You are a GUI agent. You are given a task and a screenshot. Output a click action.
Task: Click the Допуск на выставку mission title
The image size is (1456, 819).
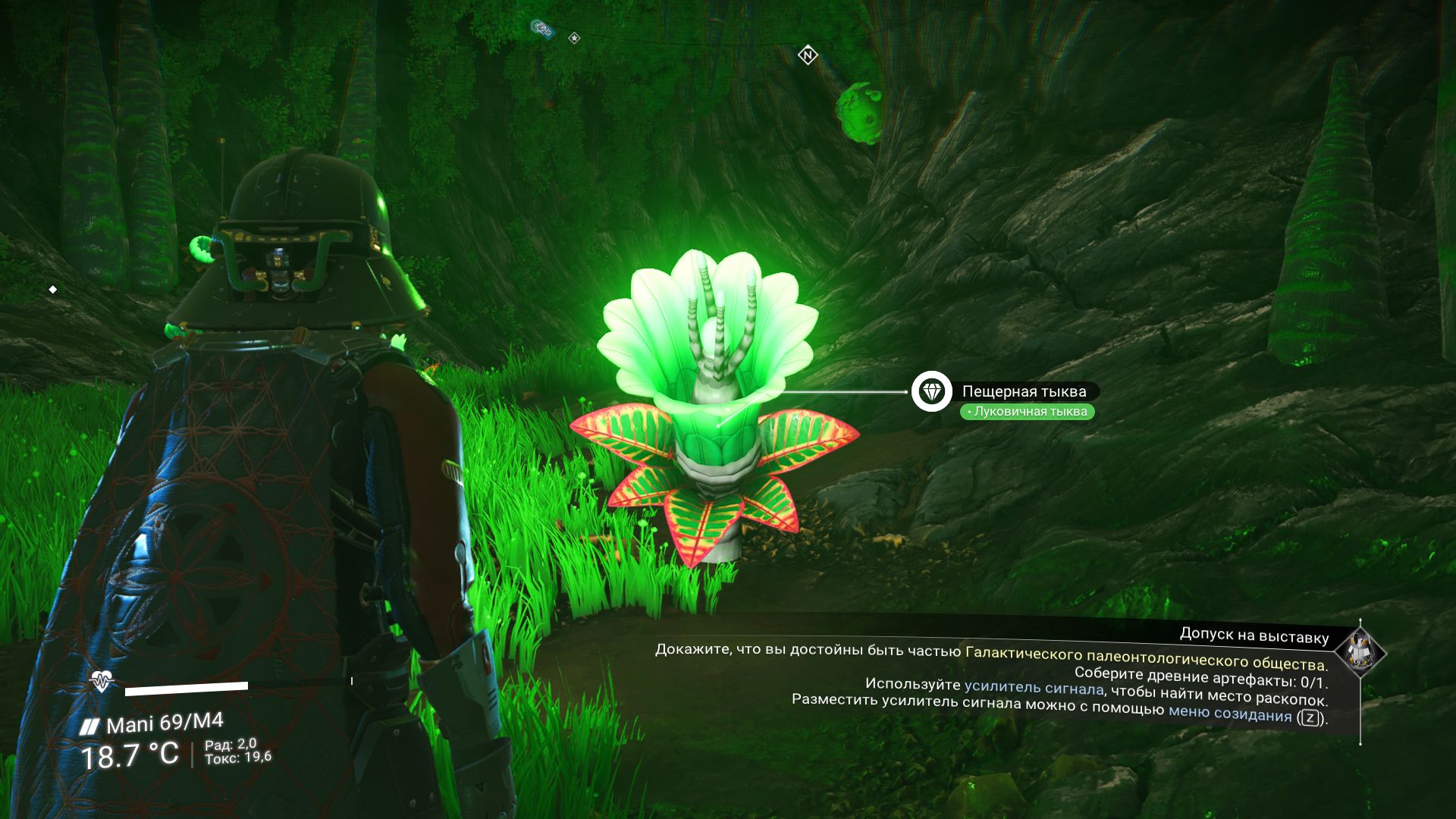(1254, 635)
